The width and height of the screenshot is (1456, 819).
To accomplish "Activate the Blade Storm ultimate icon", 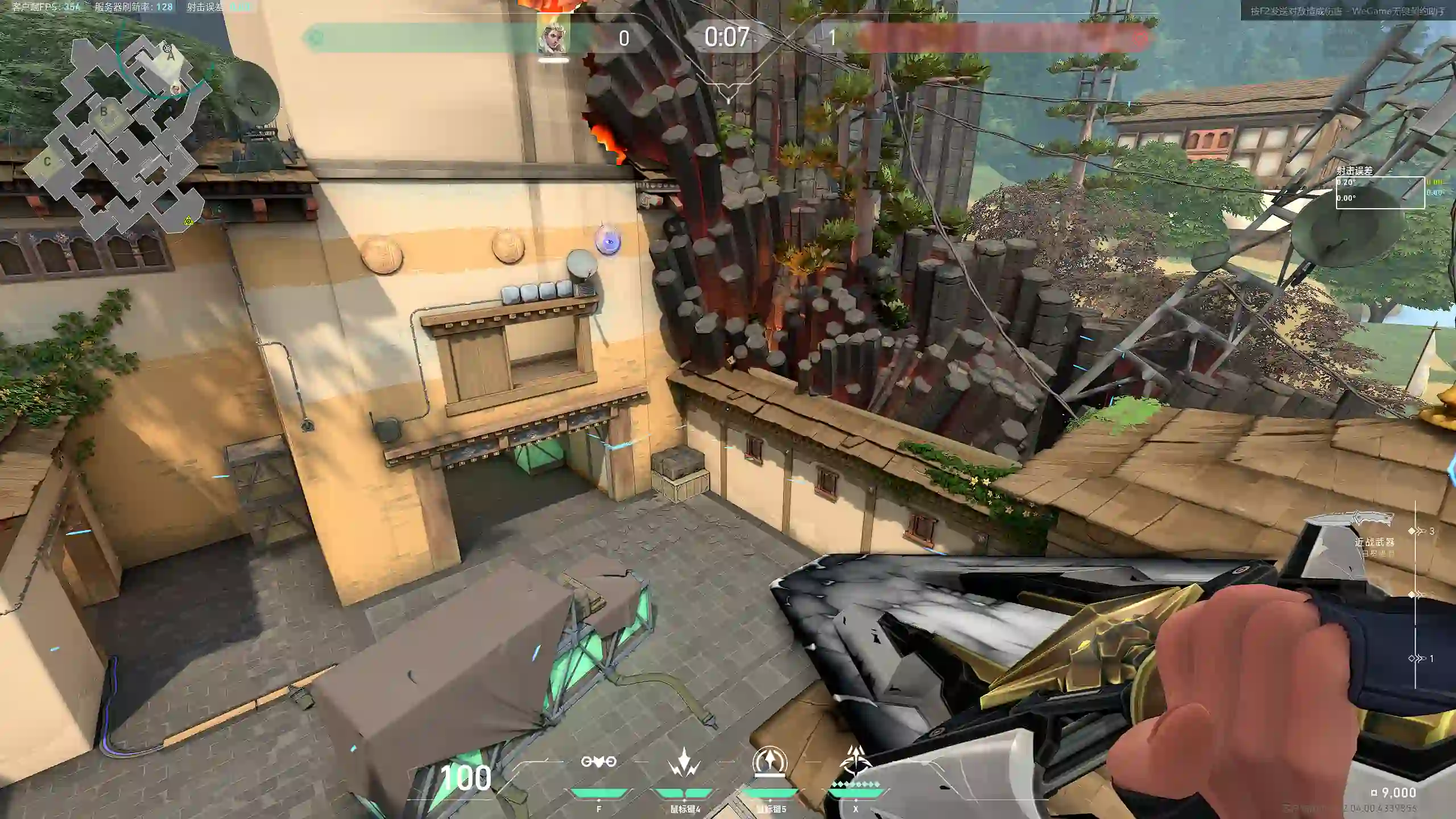I will 855,762.
